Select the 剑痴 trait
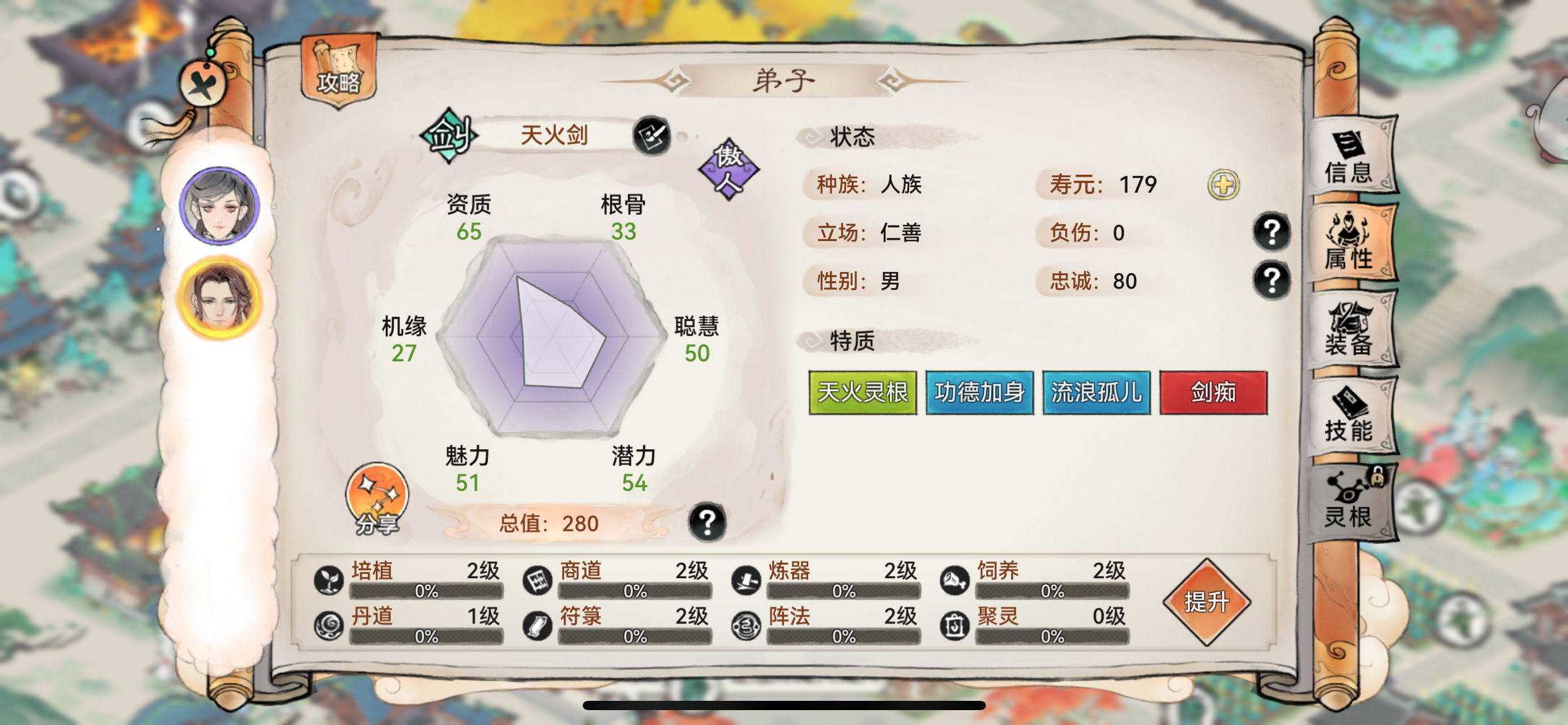The width and height of the screenshot is (1568, 725). point(1211,392)
